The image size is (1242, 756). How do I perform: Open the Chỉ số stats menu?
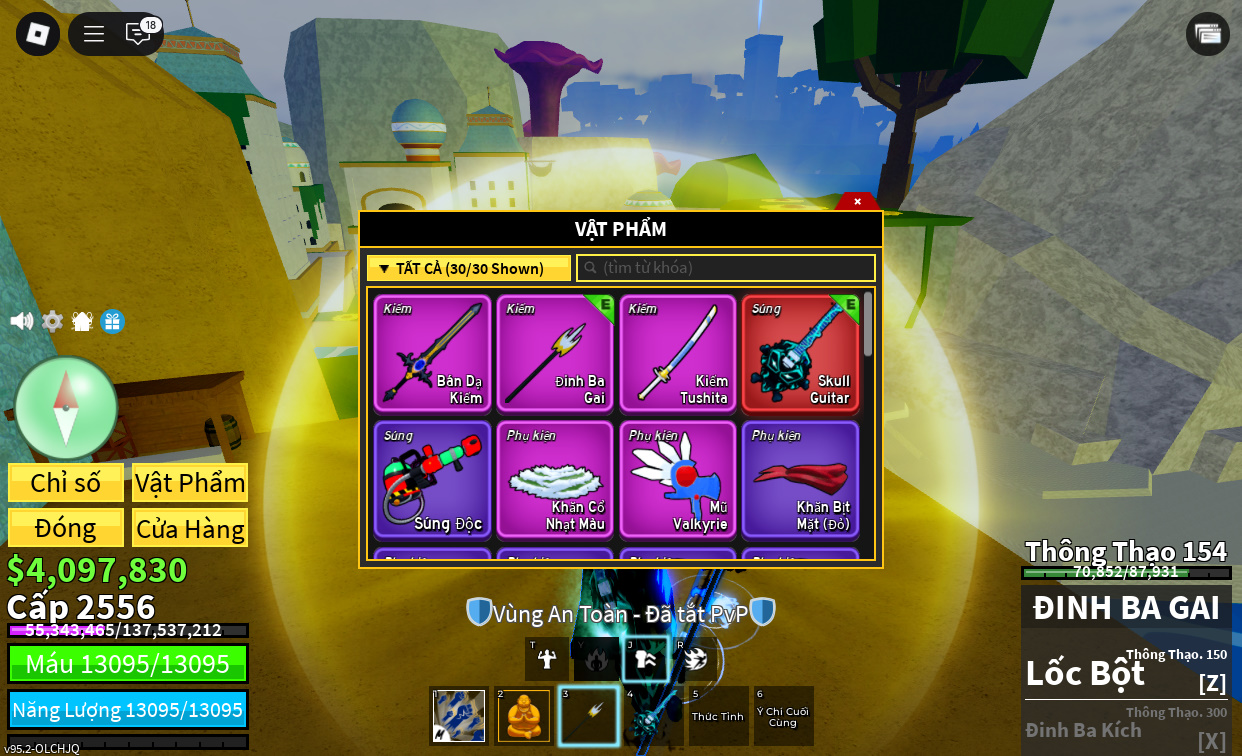pyautogui.click(x=66, y=483)
